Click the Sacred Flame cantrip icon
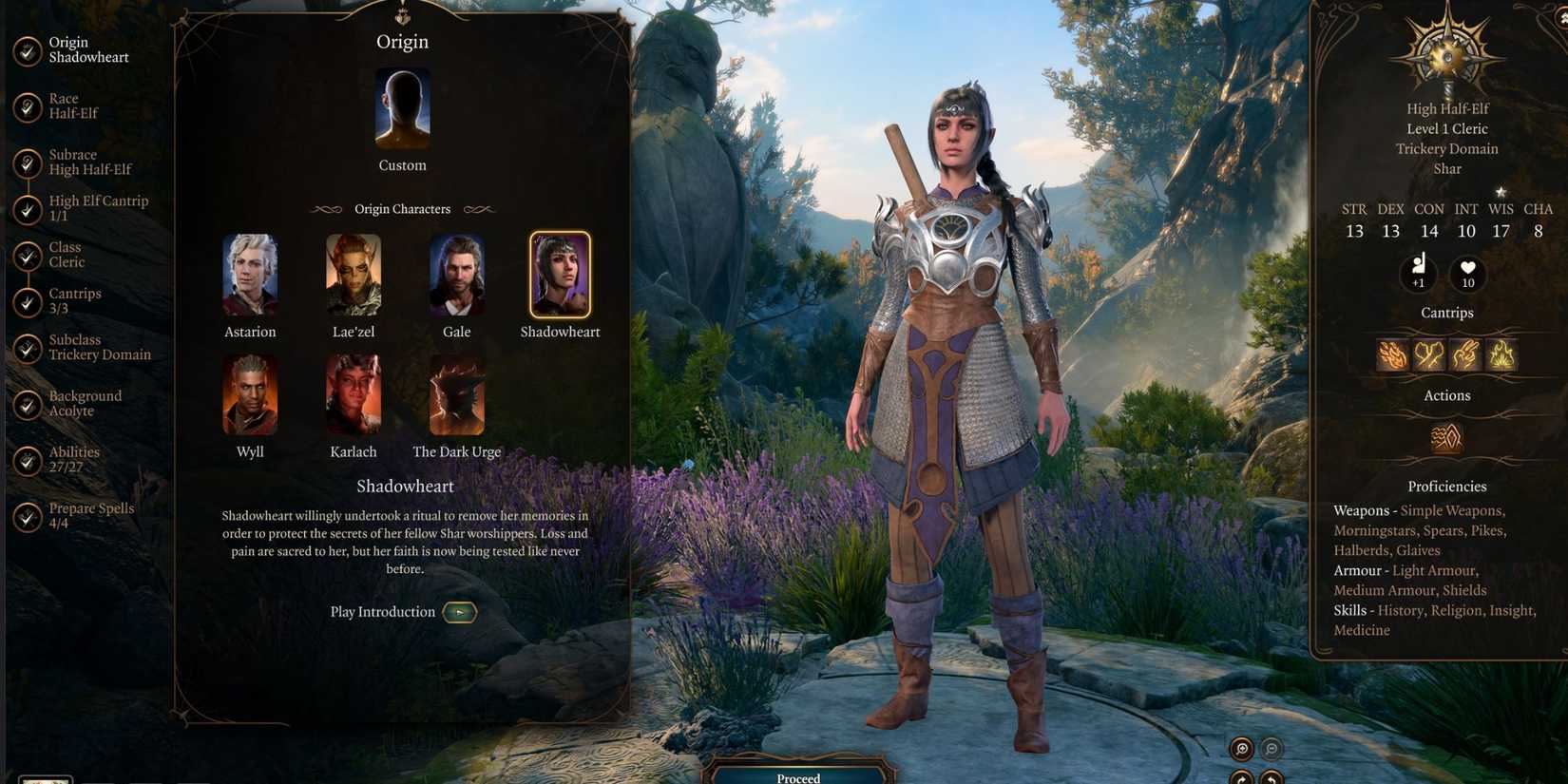1568x784 pixels. point(1501,354)
